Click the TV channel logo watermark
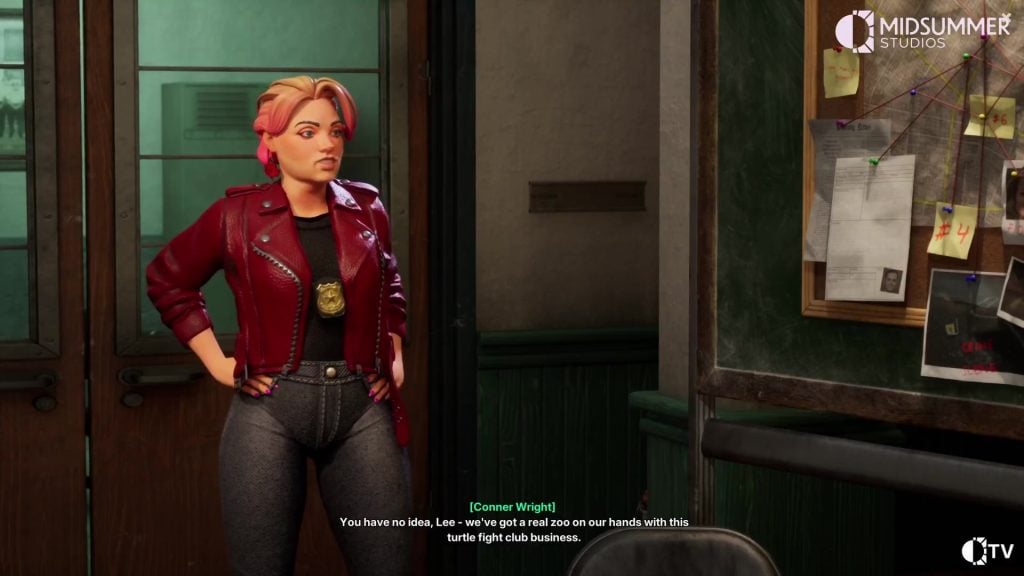Viewport: 1024px width, 576px height. [987, 550]
